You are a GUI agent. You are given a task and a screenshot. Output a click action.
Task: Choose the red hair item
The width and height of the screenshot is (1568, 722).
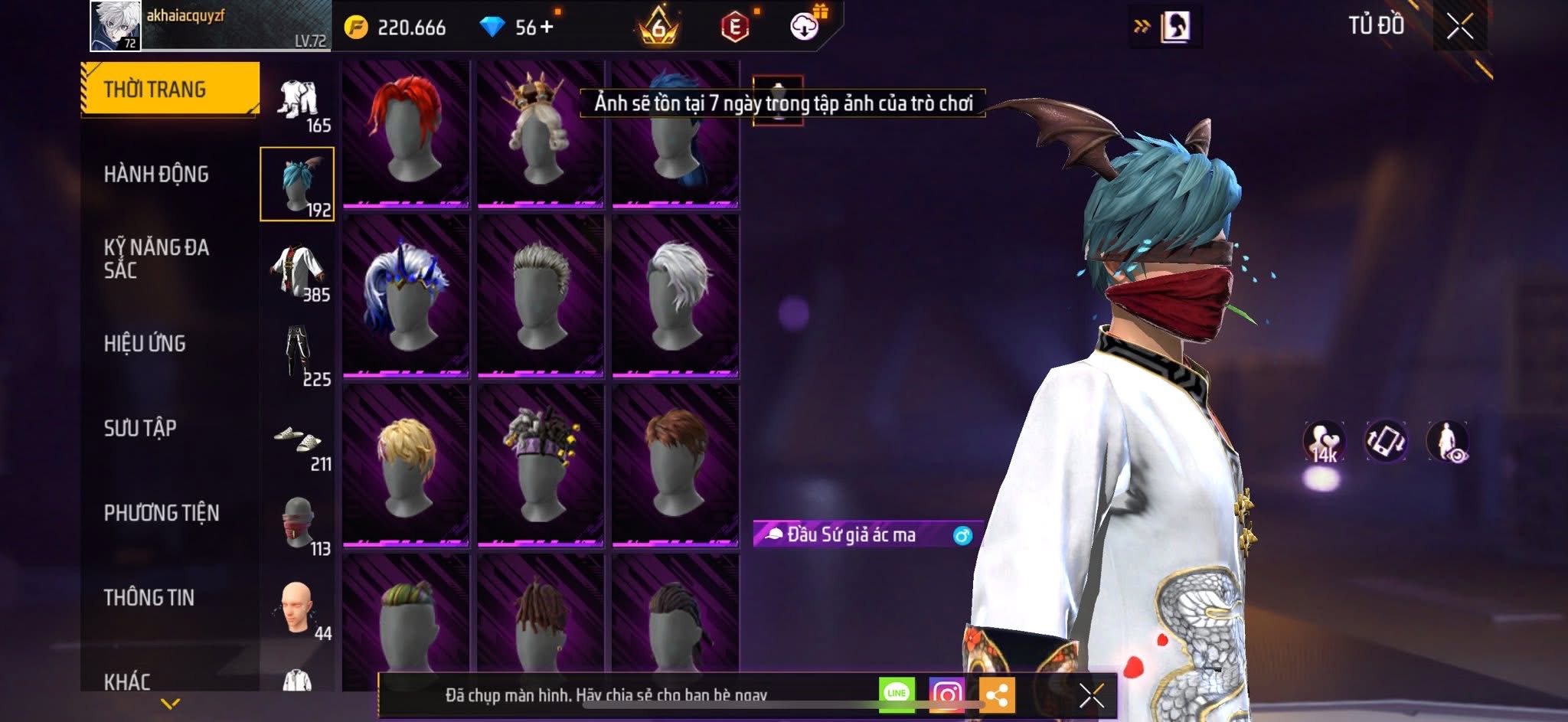[x=405, y=133]
